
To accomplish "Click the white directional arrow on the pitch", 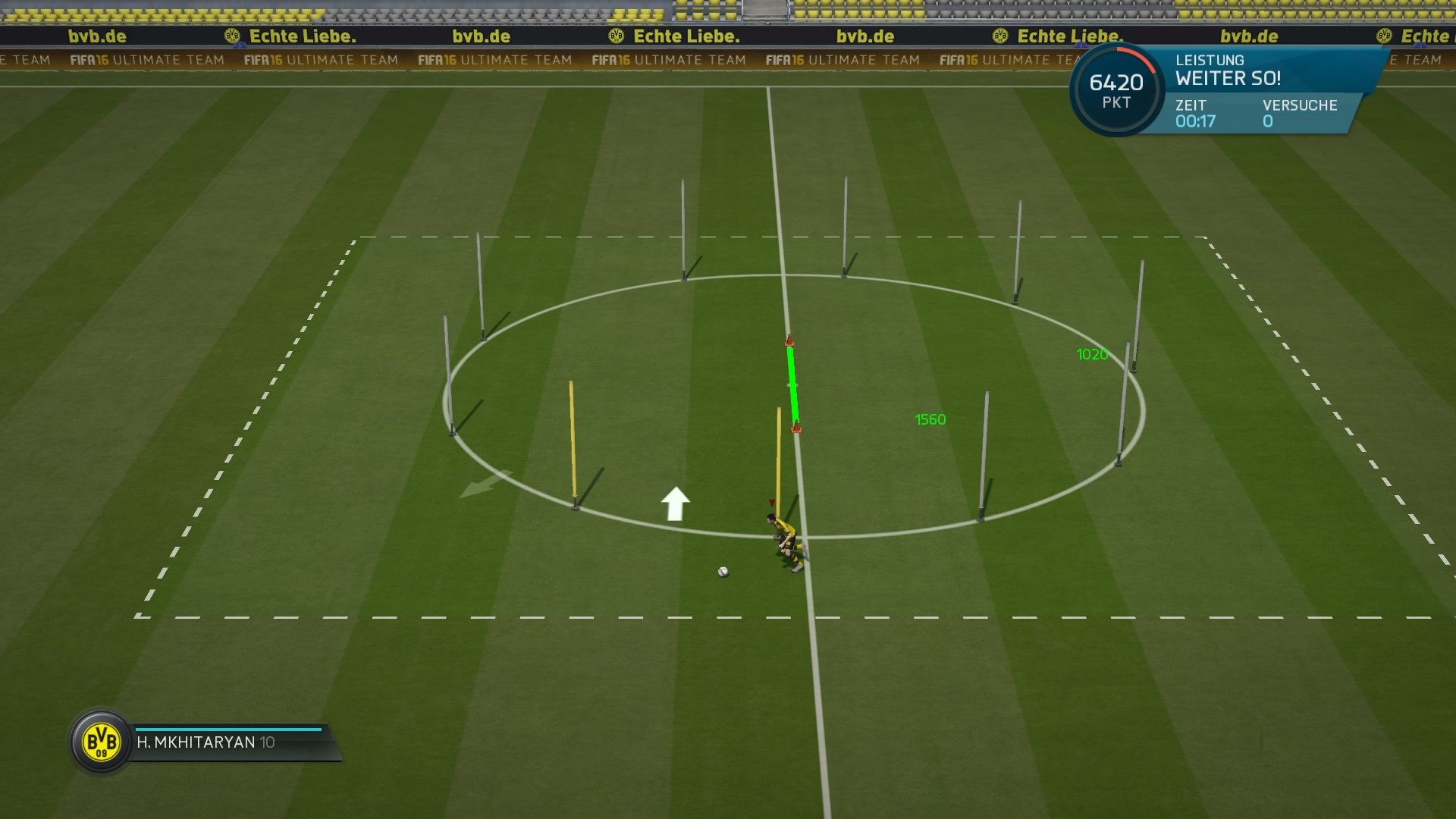I will [674, 502].
